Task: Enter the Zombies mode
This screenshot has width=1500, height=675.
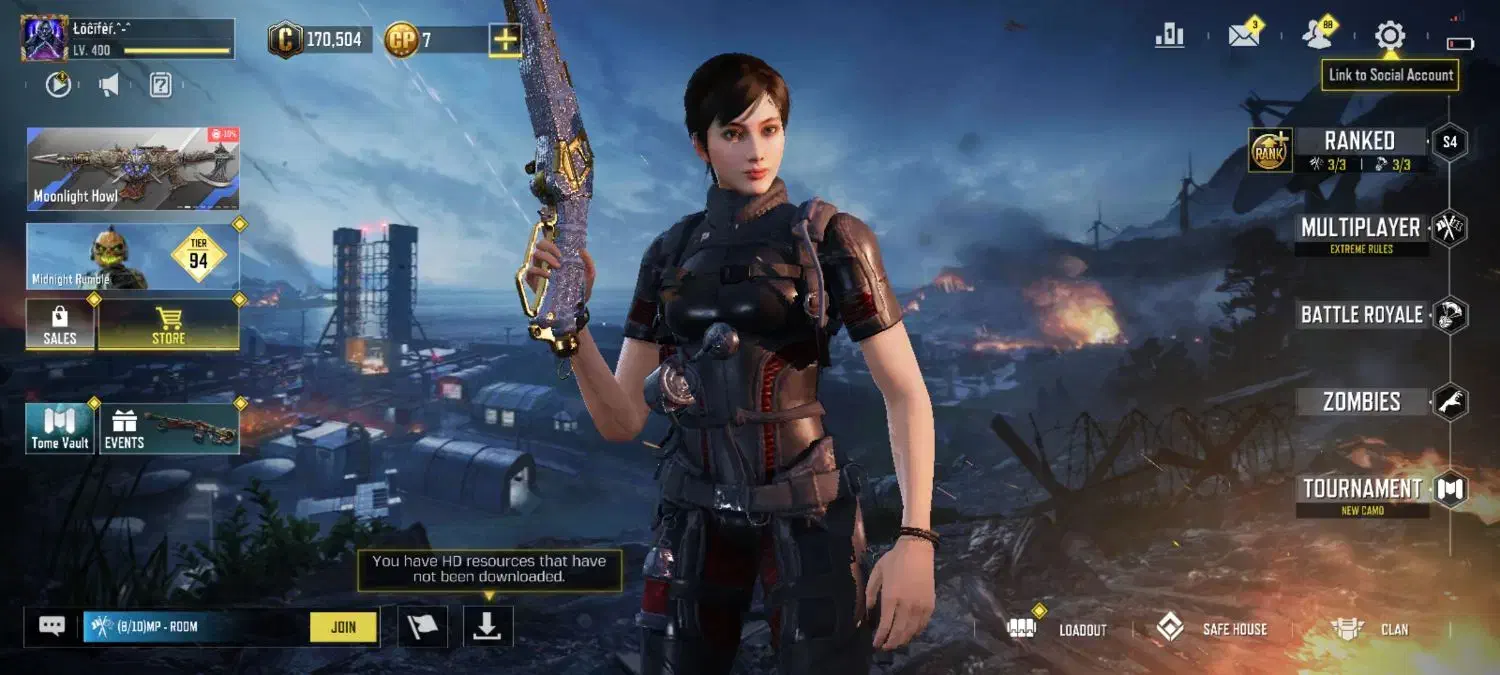Action: tap(1361, 402)
